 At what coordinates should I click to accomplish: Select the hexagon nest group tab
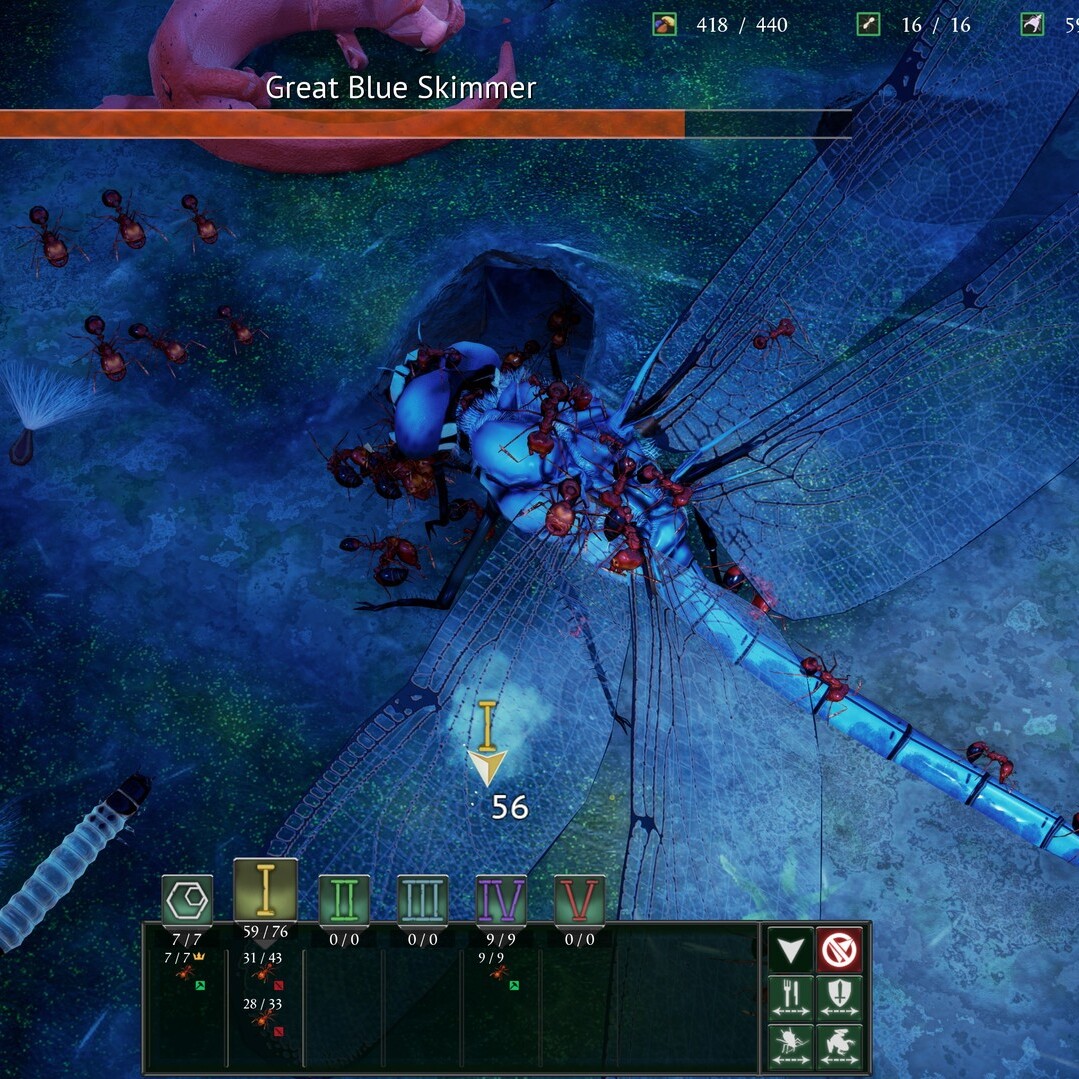pyautogui.click(x=187, y=900)
